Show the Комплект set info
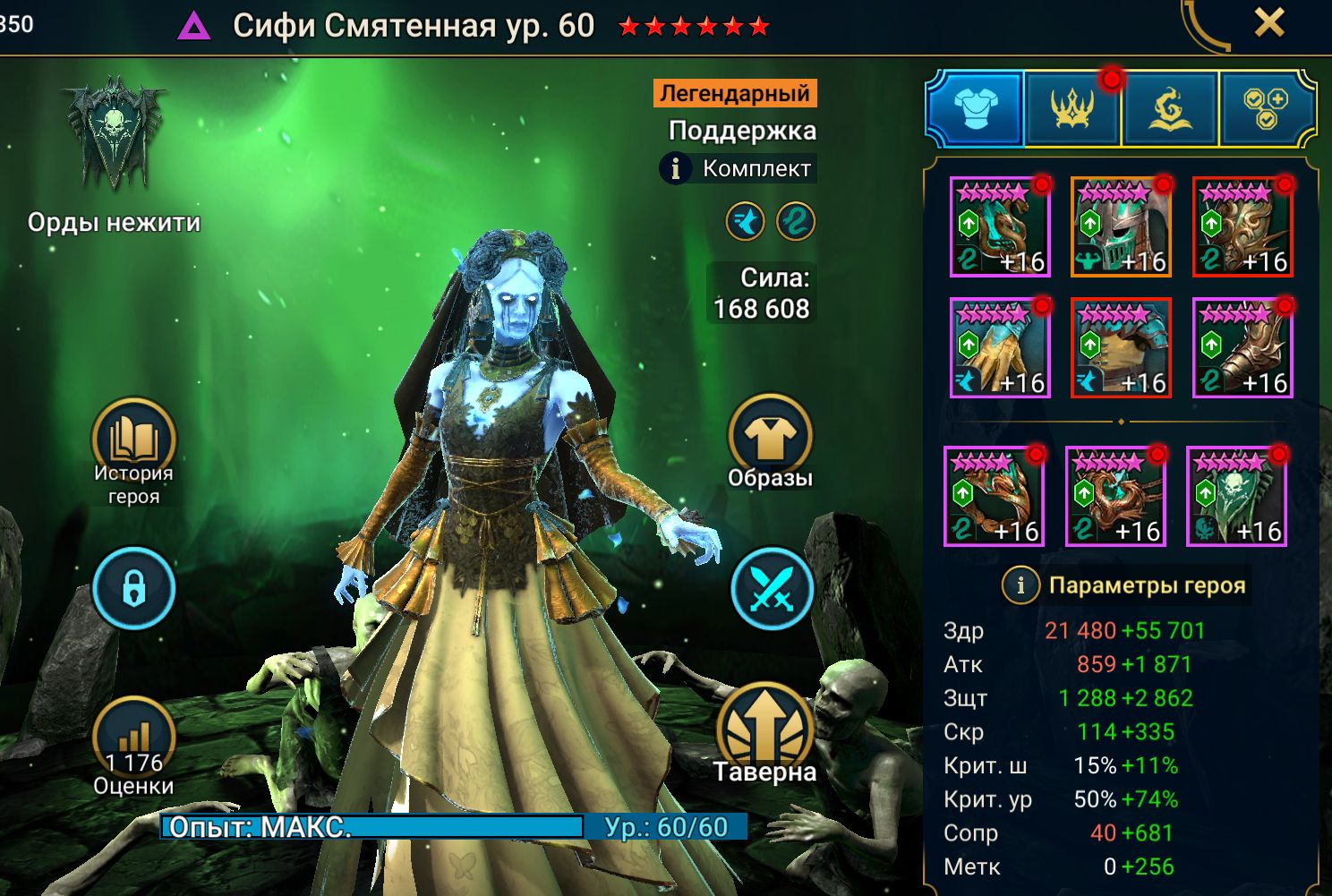This screenshot has width=1332, height=896. coord(676,168)
